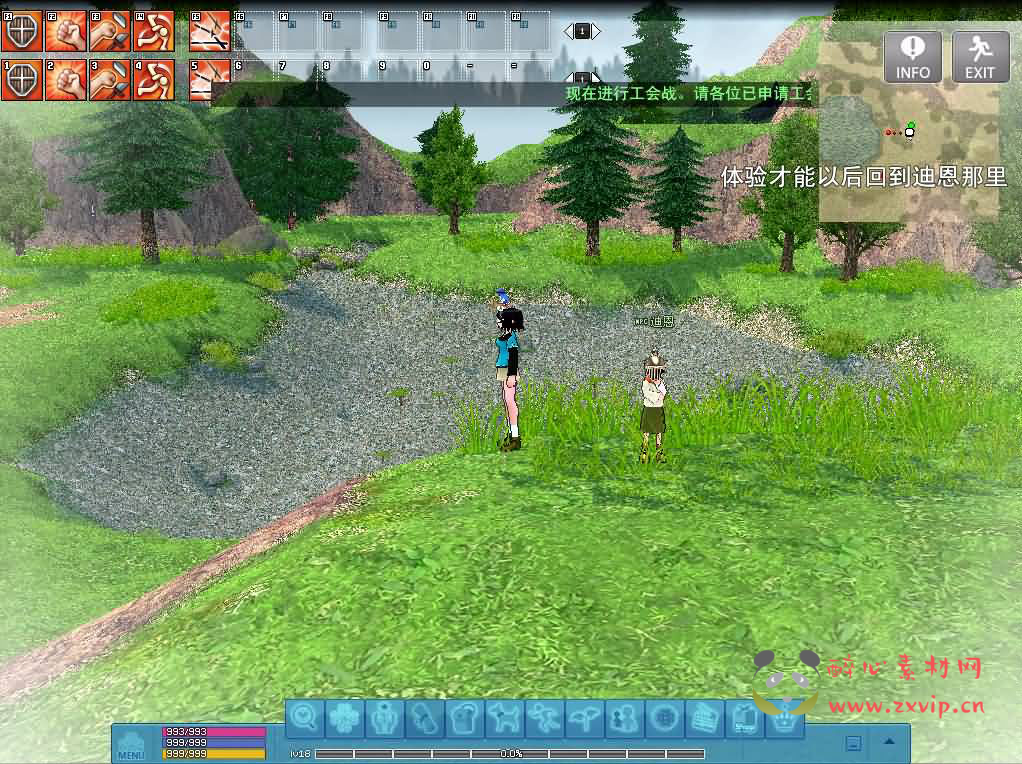This screenshot has width=1022, height=764.
Task: Click the globe icon in toolbar
Action: [x=661, y=718]
